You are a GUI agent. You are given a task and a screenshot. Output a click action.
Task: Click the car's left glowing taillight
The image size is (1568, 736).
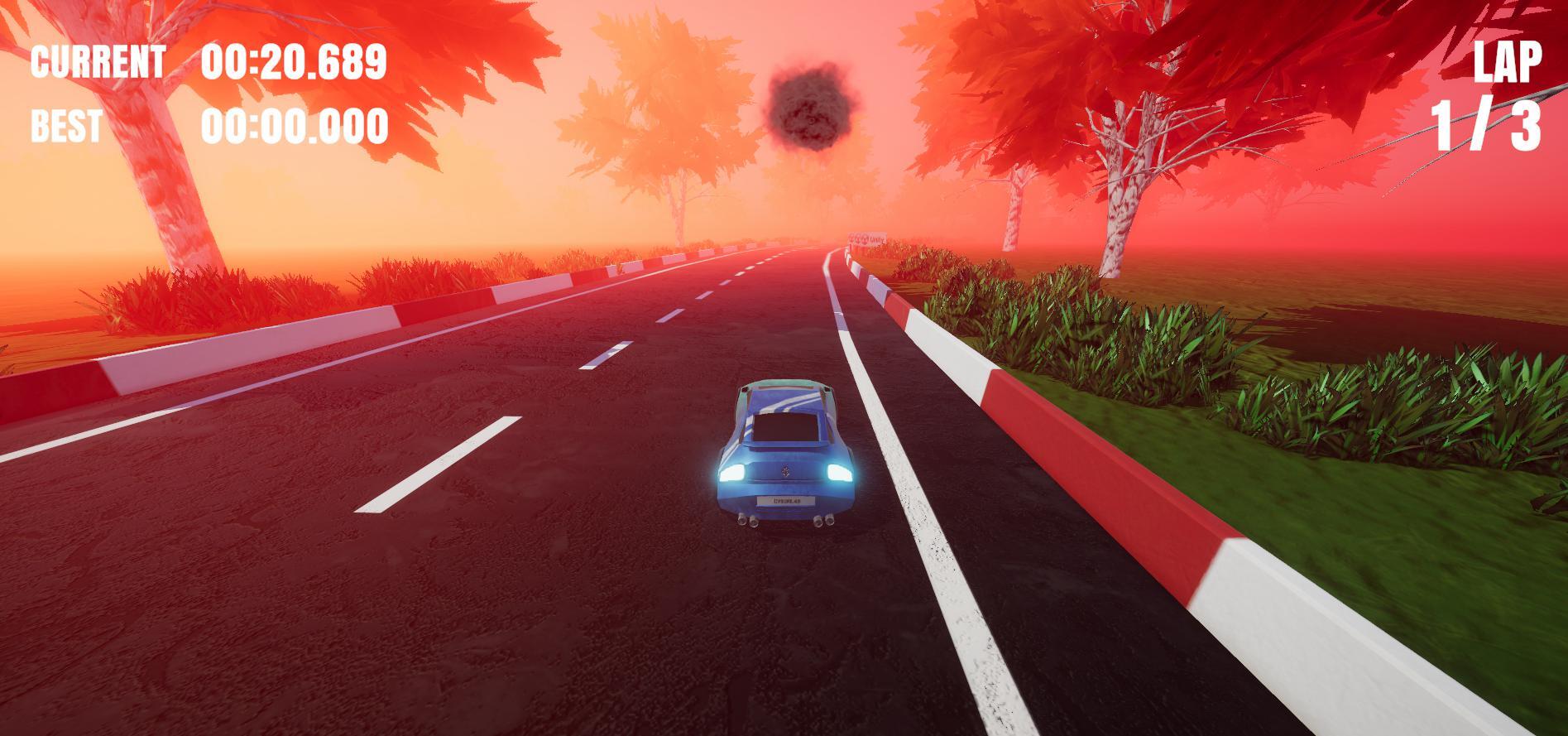(733, 474)
